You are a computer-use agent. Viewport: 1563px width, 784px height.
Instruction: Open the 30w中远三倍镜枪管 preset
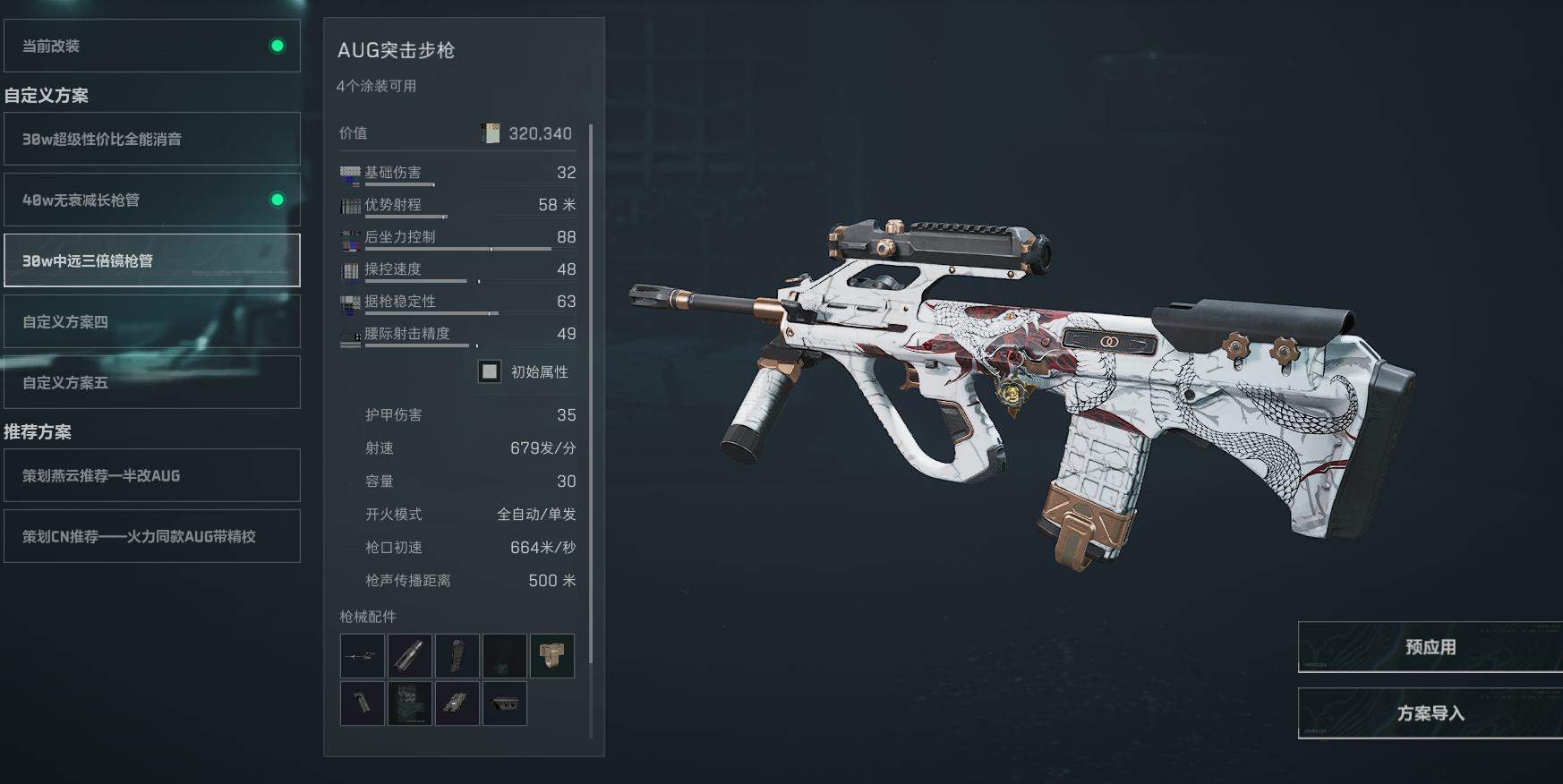[x=152, y=260]
